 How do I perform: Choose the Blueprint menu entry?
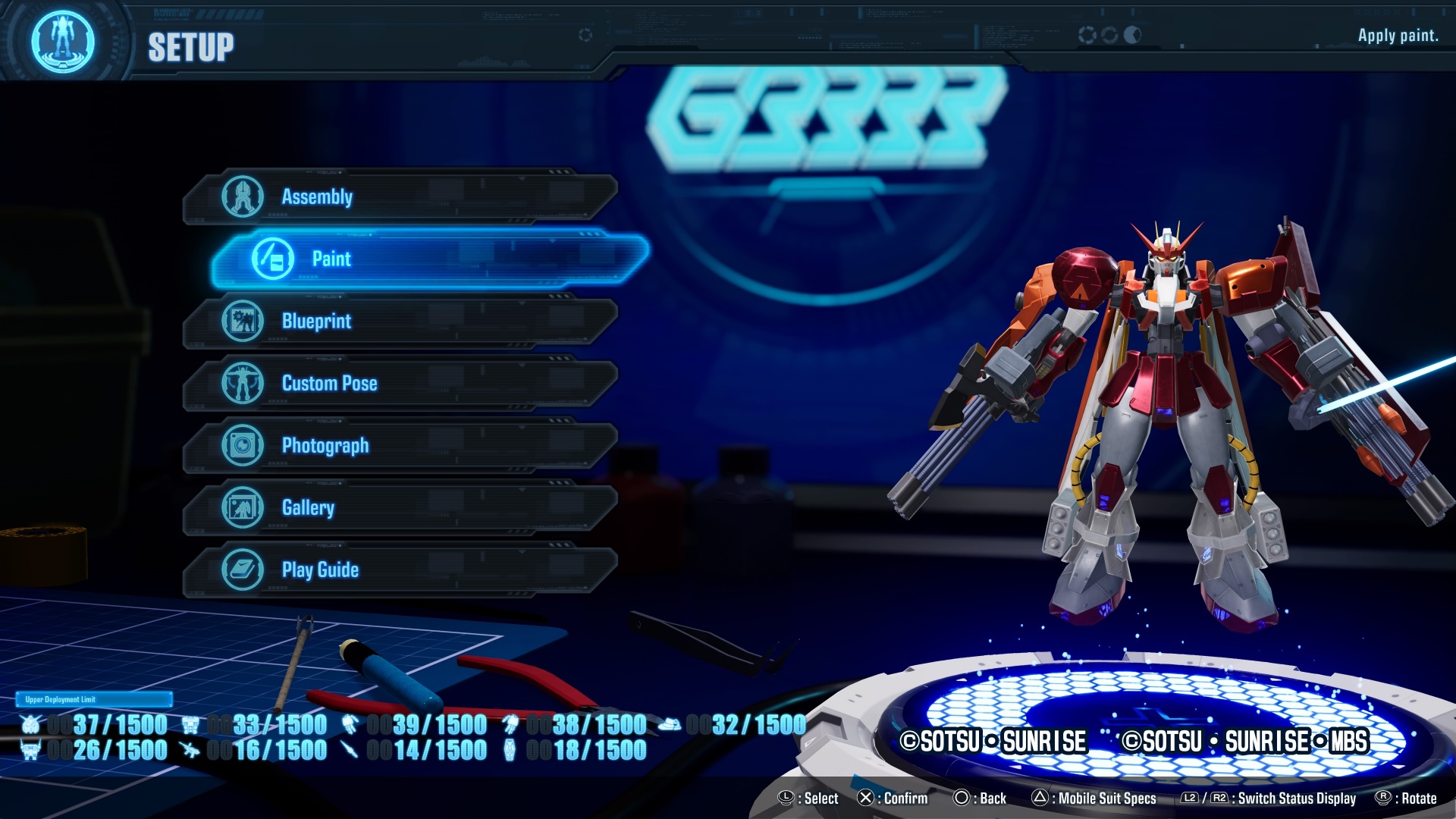400,322
